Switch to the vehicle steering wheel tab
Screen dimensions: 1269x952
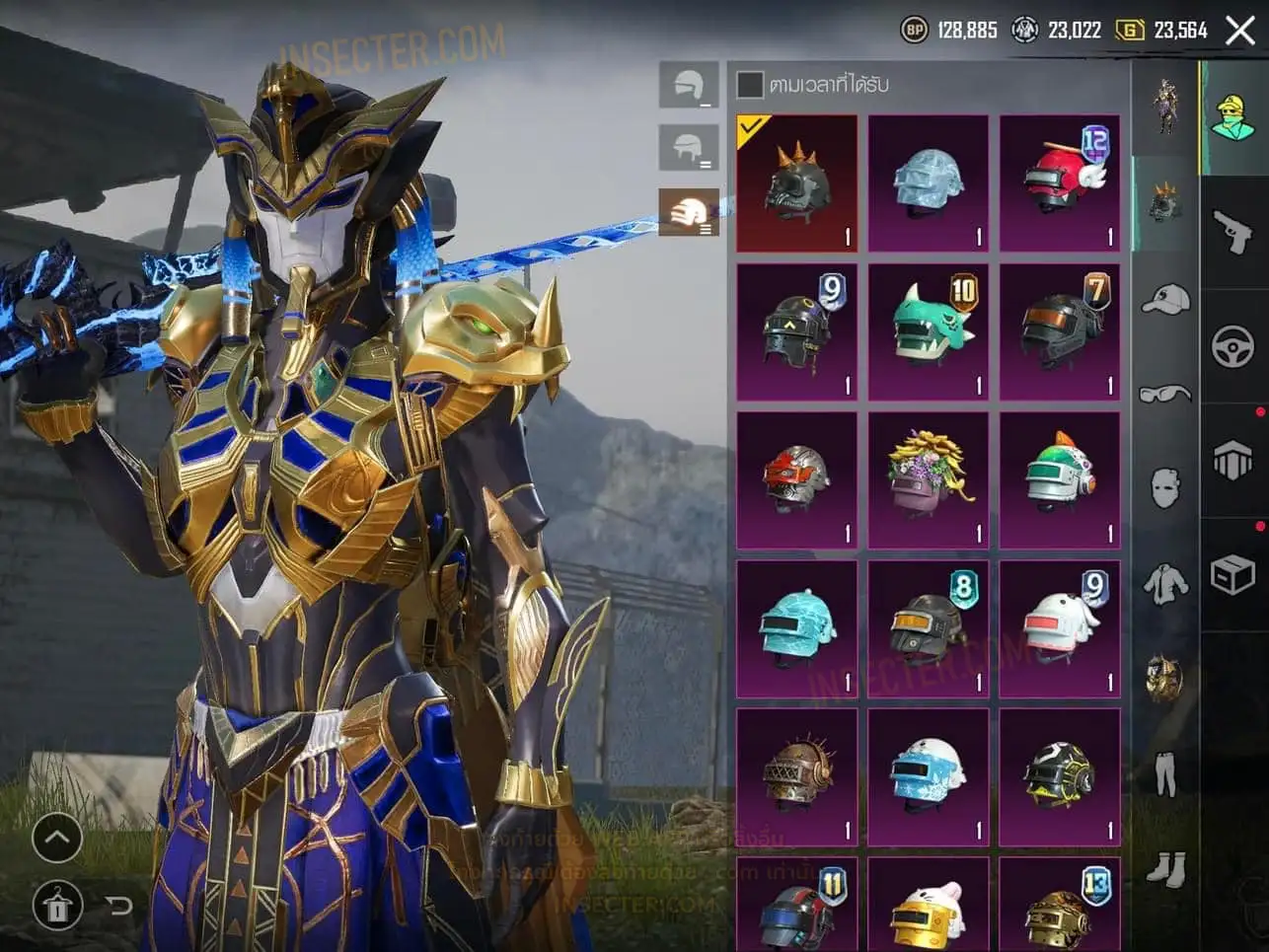point(1232,346)
